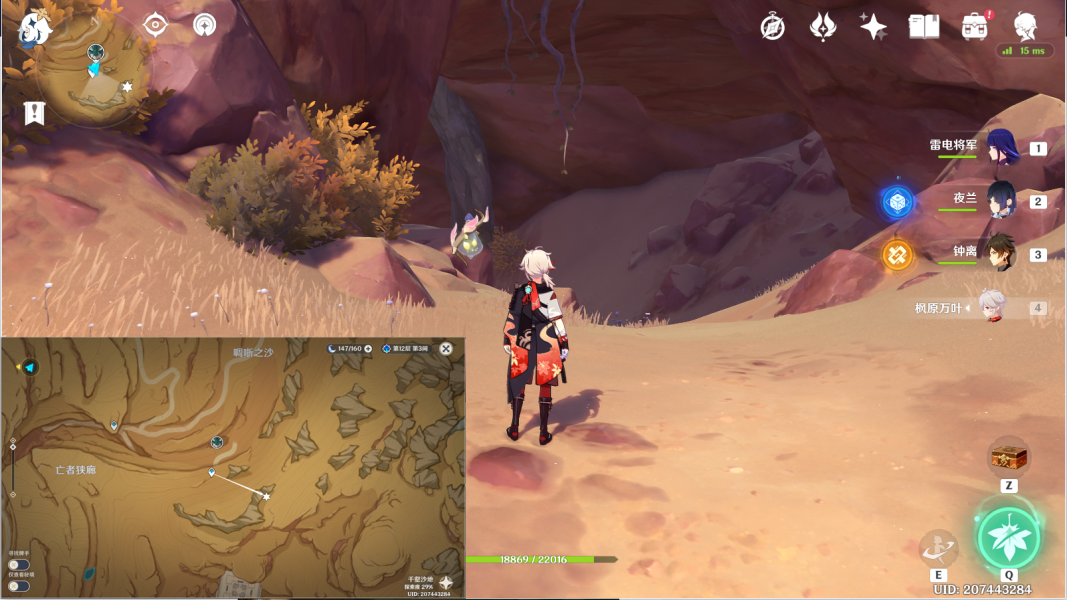The image size is (1067, 600).
Task: Open the Wish four-point star icon
Action: 873,27
